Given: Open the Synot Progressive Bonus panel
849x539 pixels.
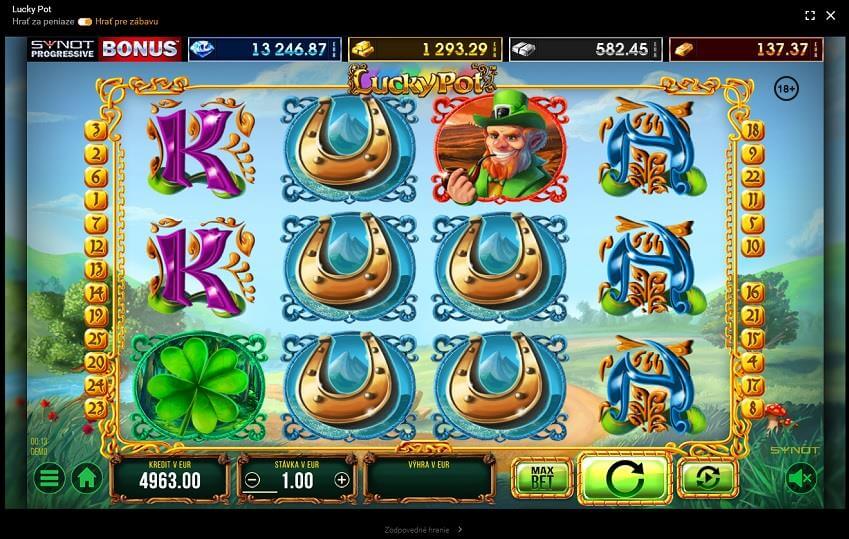Looking at the screenshot, I should [x=104, y=49].
